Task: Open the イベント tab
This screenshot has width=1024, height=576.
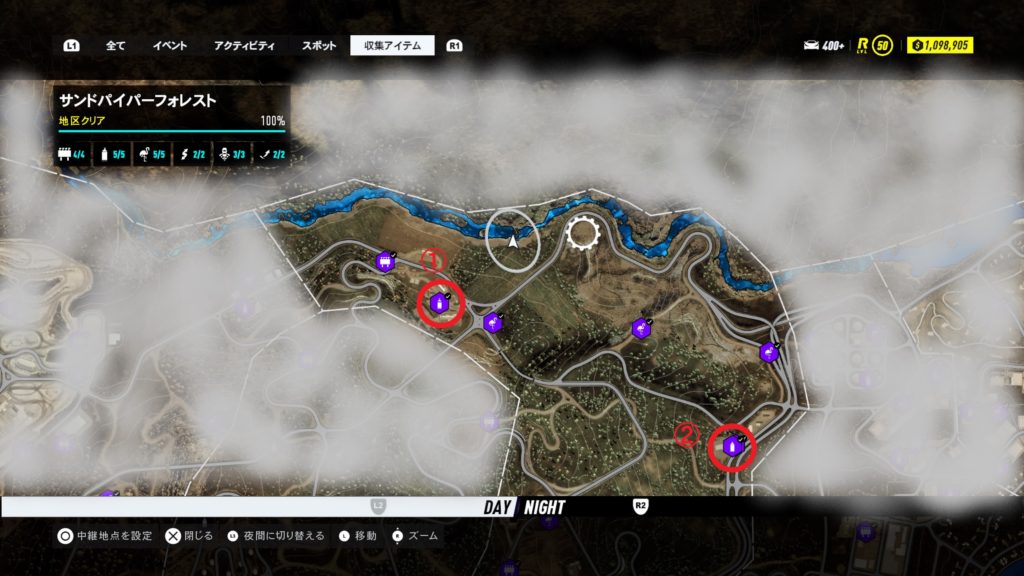Action: [x=169, y=45]
